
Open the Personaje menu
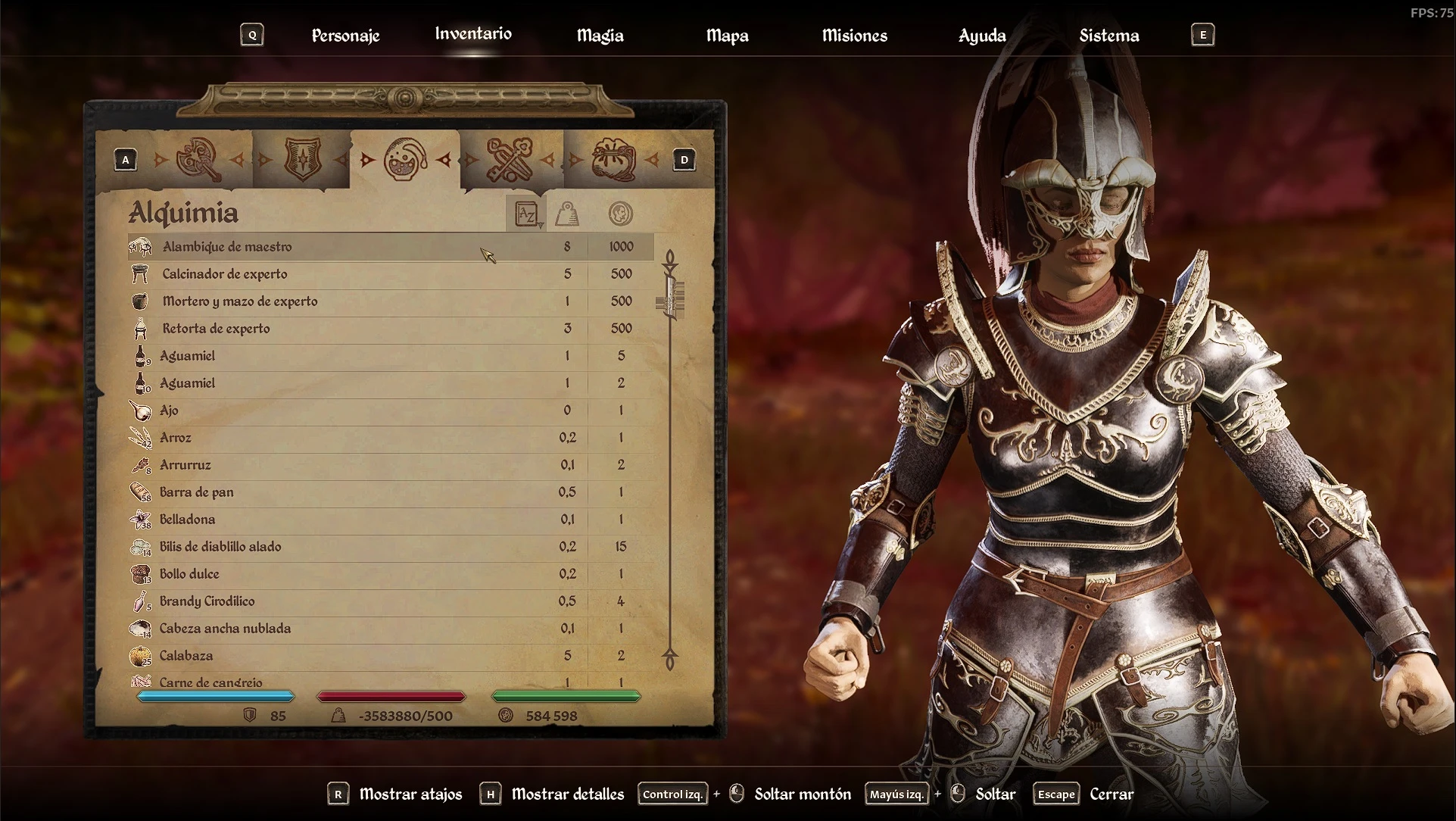coord(345,36)
